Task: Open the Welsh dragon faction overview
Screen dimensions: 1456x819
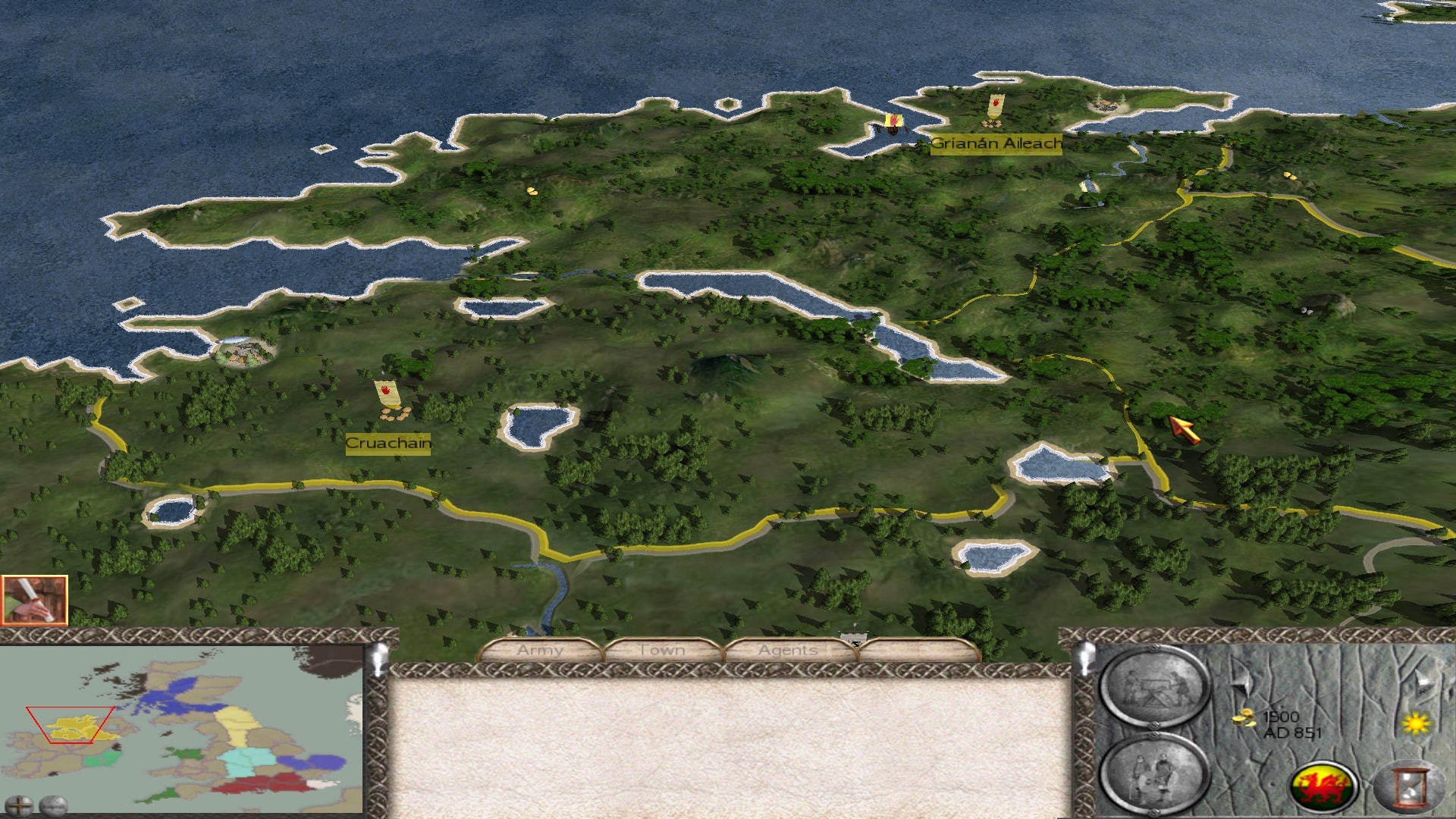Action: (x=1324, y=786)
